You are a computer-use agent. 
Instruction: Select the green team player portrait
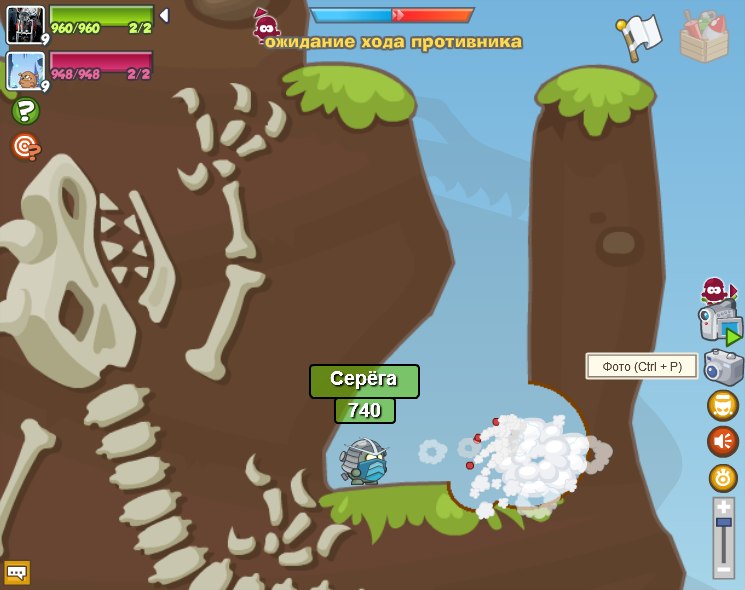coord(24,24)
